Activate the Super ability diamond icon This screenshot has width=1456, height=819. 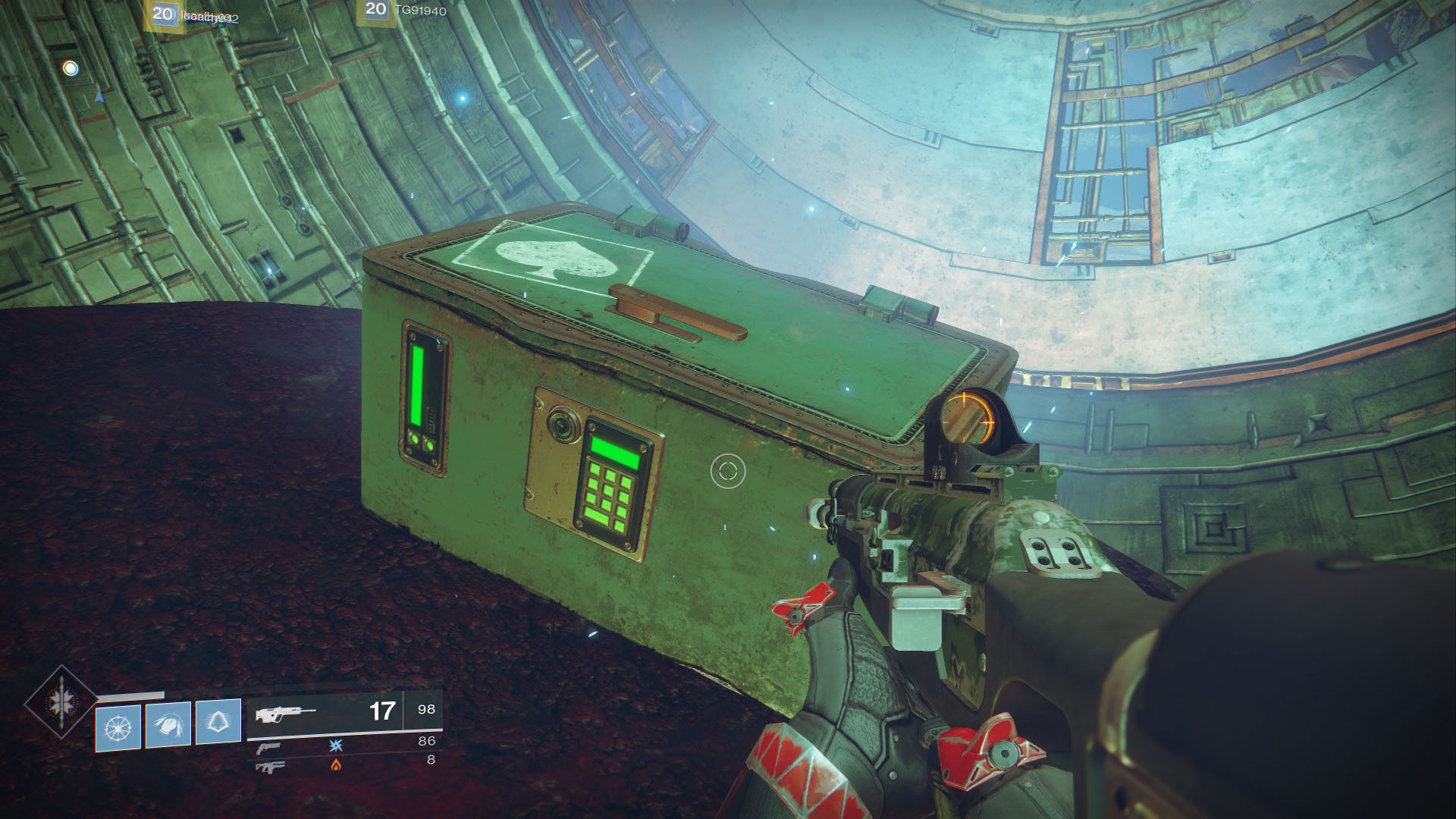61,702
